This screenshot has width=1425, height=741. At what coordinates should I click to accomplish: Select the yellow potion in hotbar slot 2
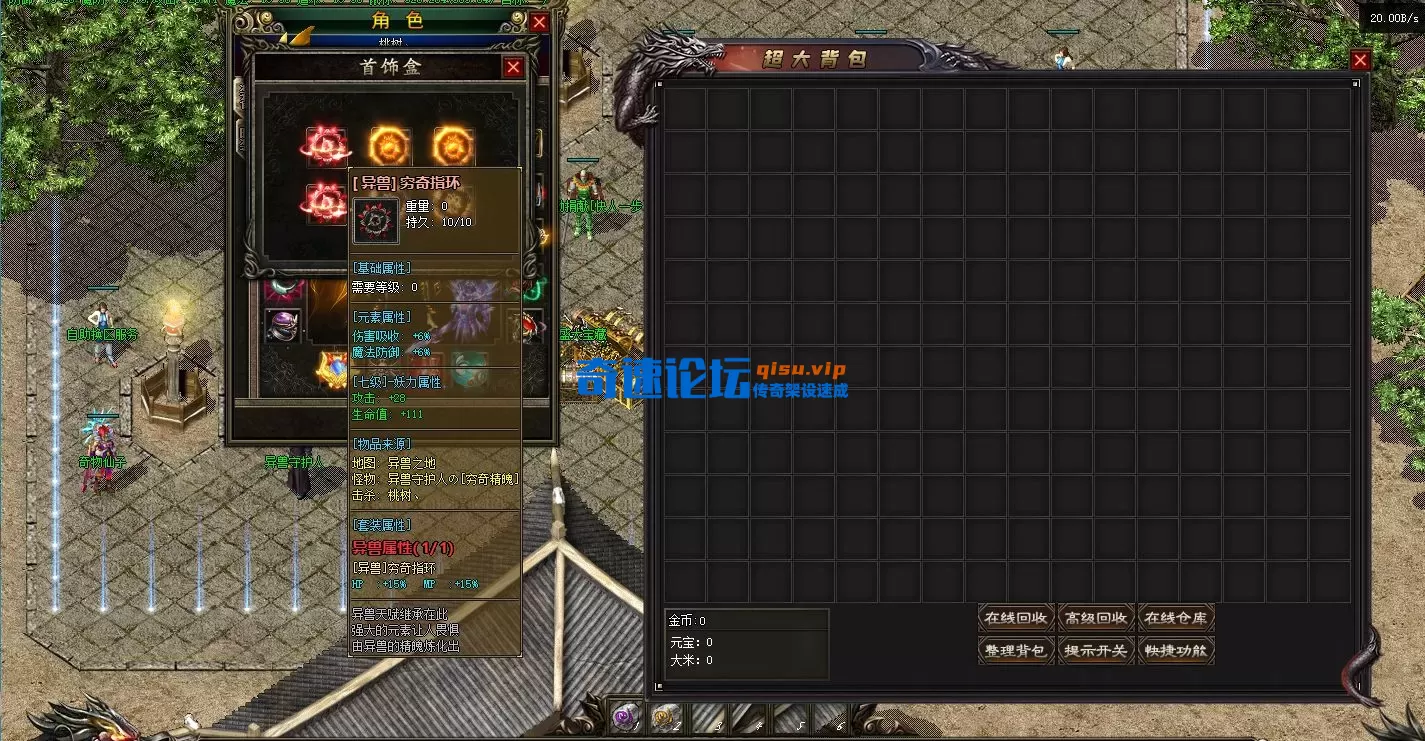pos(665,718)
